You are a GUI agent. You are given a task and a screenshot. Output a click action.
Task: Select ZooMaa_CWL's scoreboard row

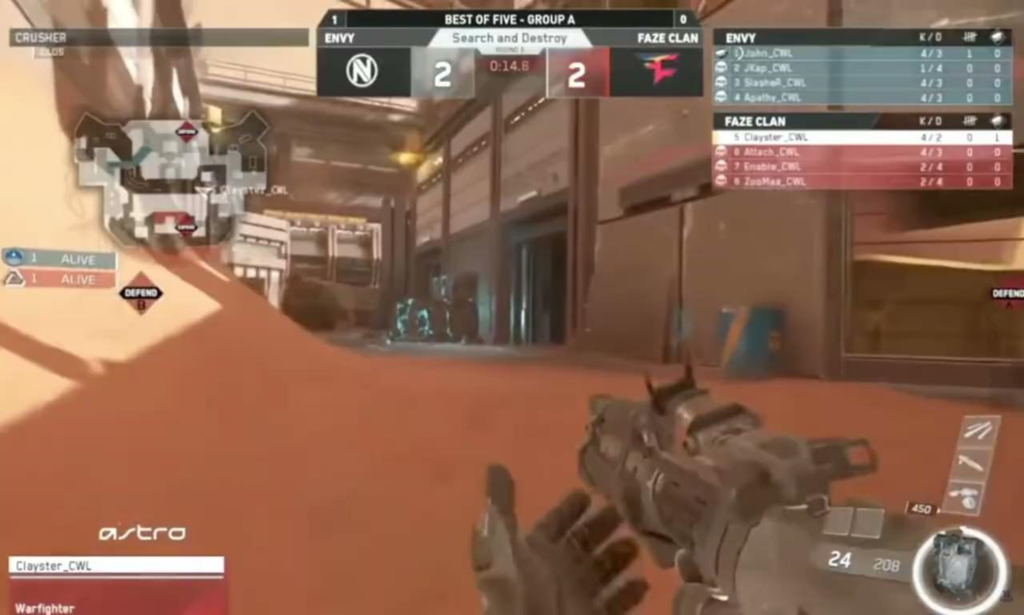click(858, 182)
